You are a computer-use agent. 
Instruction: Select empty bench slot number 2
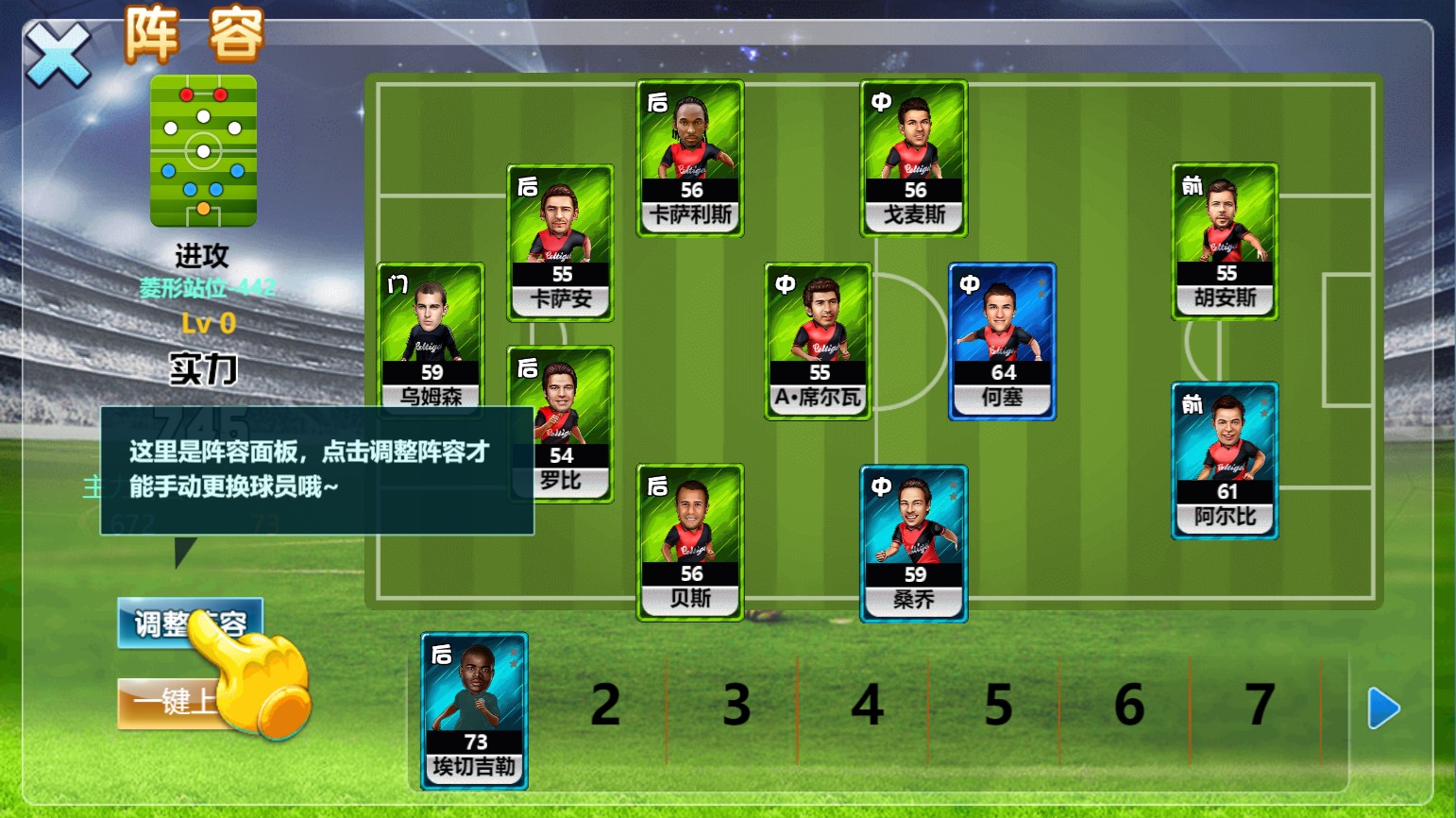pos(605,706)
